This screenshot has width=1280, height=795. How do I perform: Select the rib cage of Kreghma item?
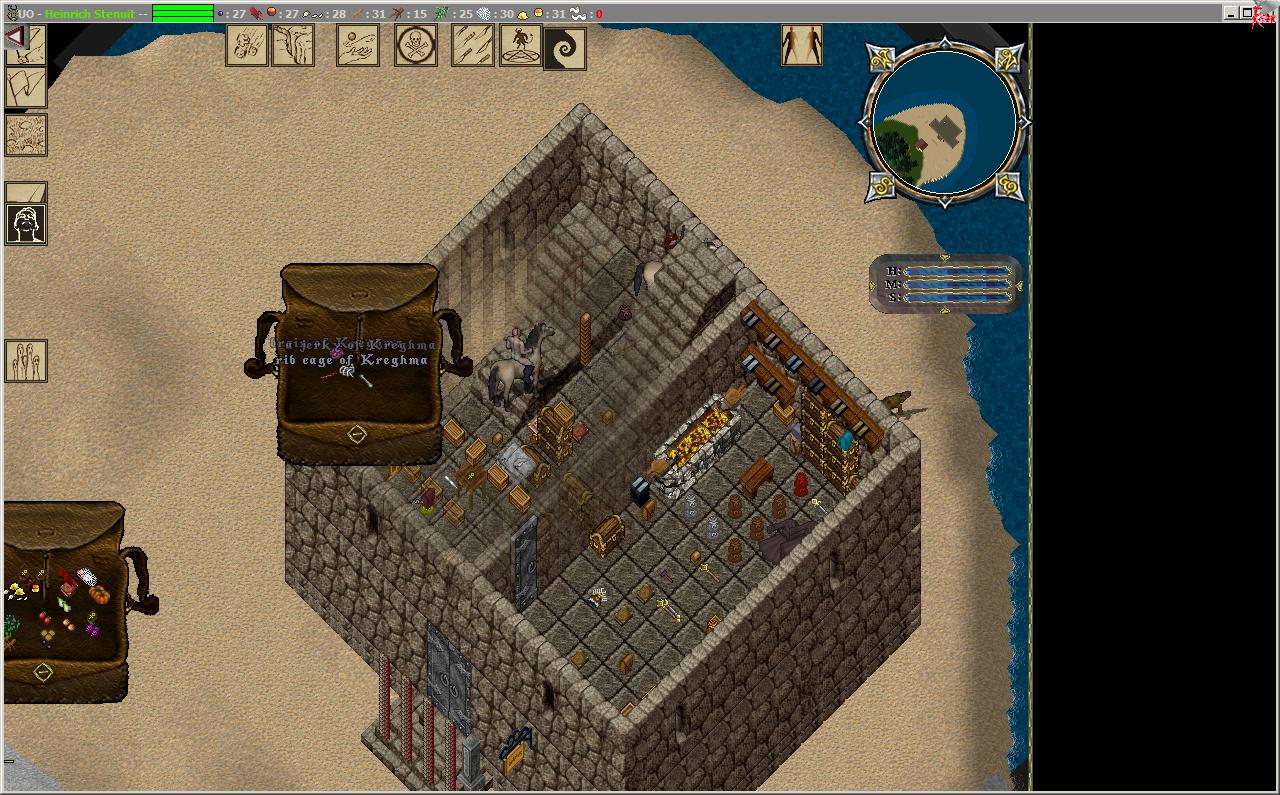(348, 372)
